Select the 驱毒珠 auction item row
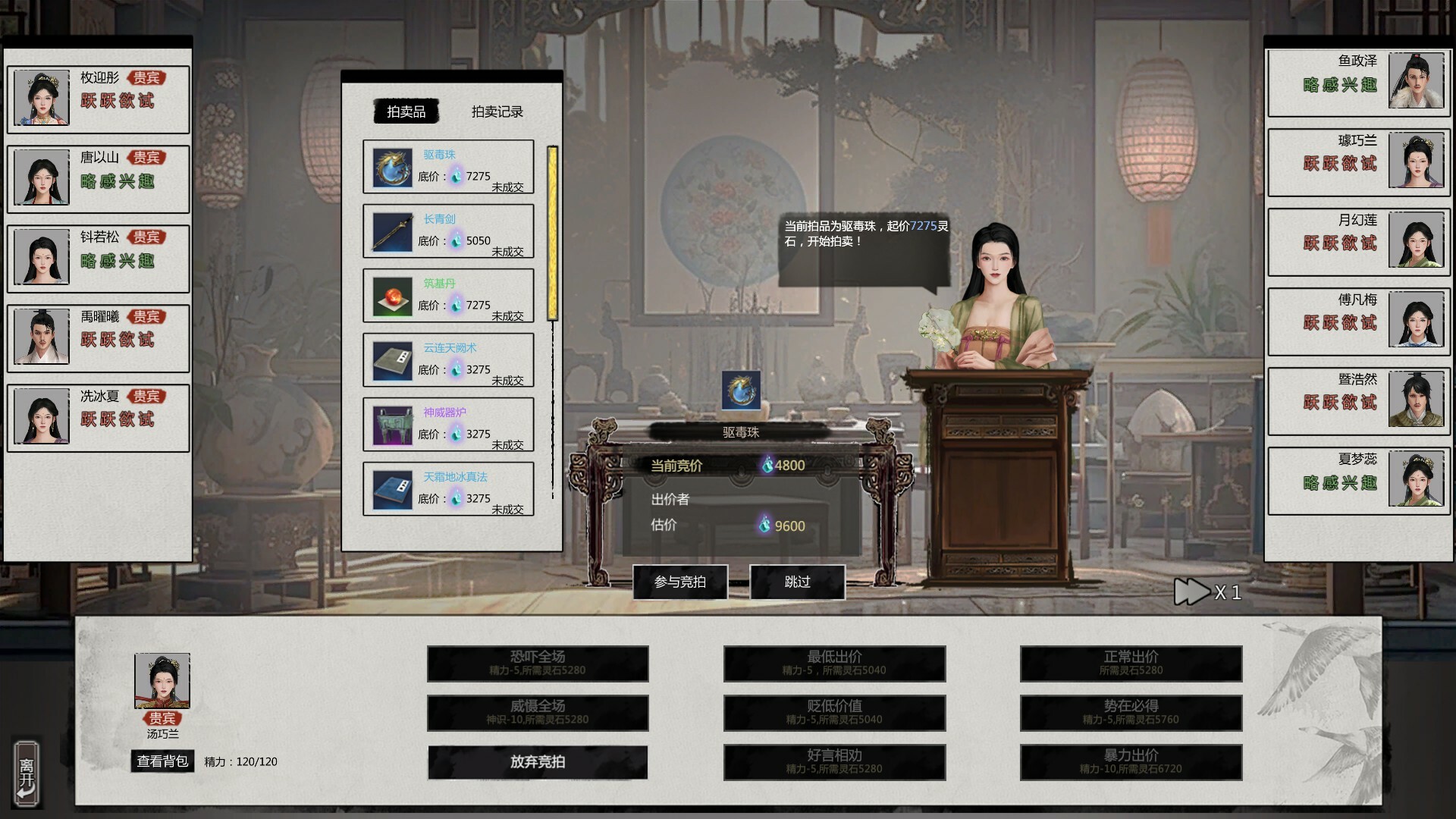 (448, 167)
